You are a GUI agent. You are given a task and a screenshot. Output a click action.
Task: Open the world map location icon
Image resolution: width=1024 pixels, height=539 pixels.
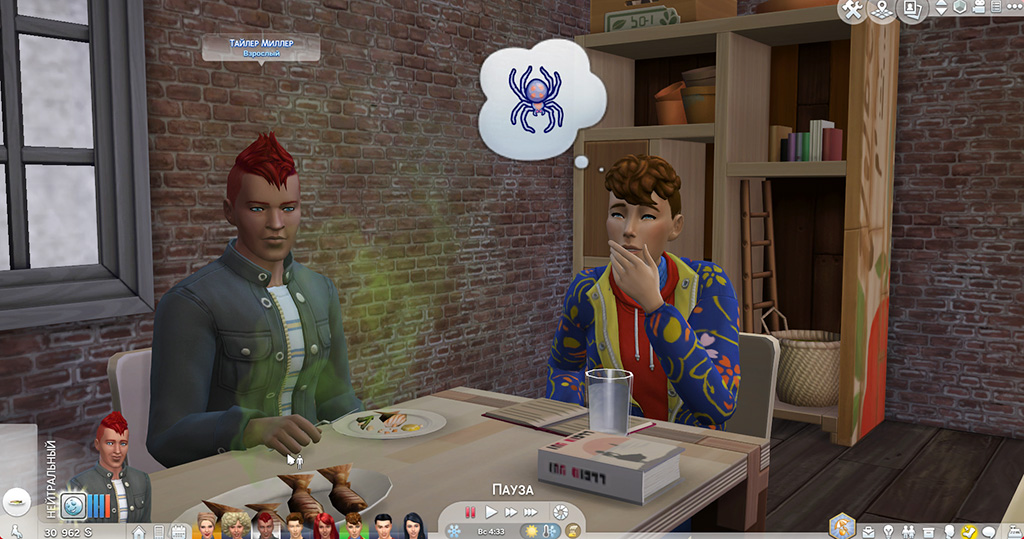click(882, 10)
